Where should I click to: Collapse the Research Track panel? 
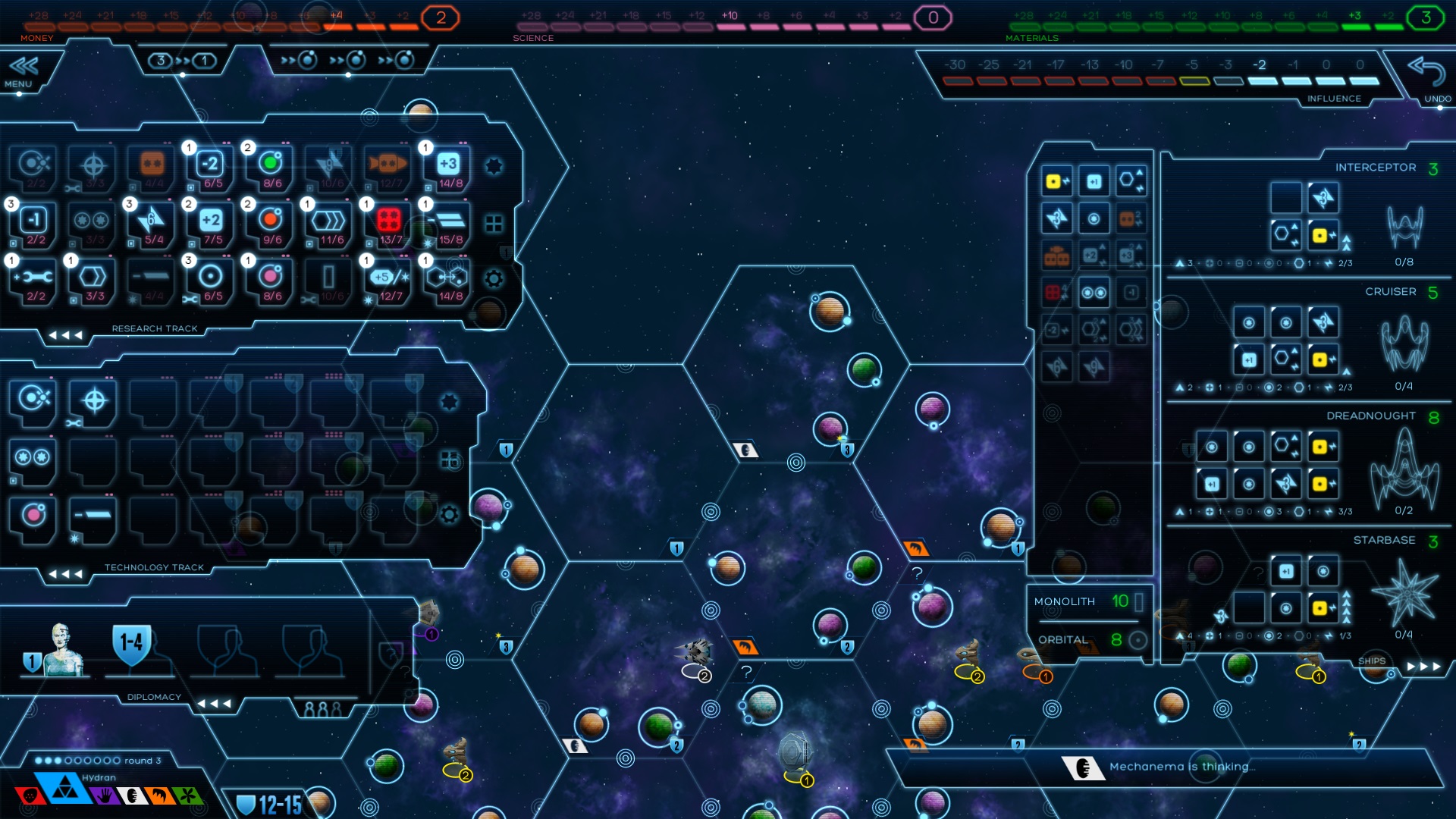(x=65, y=334)
